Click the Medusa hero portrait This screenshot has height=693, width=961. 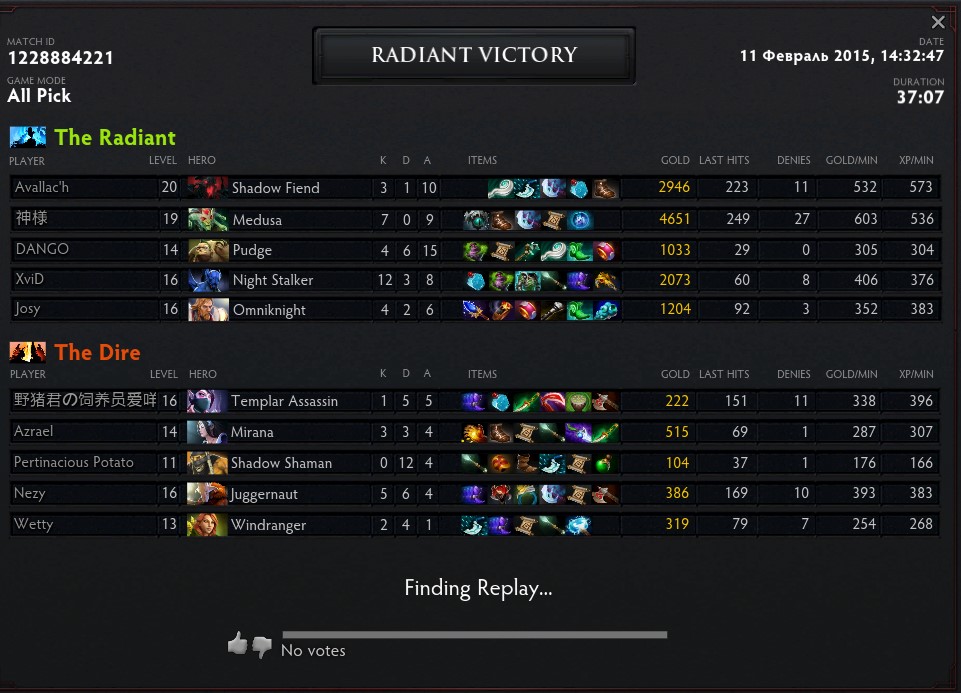coord(207,219)
